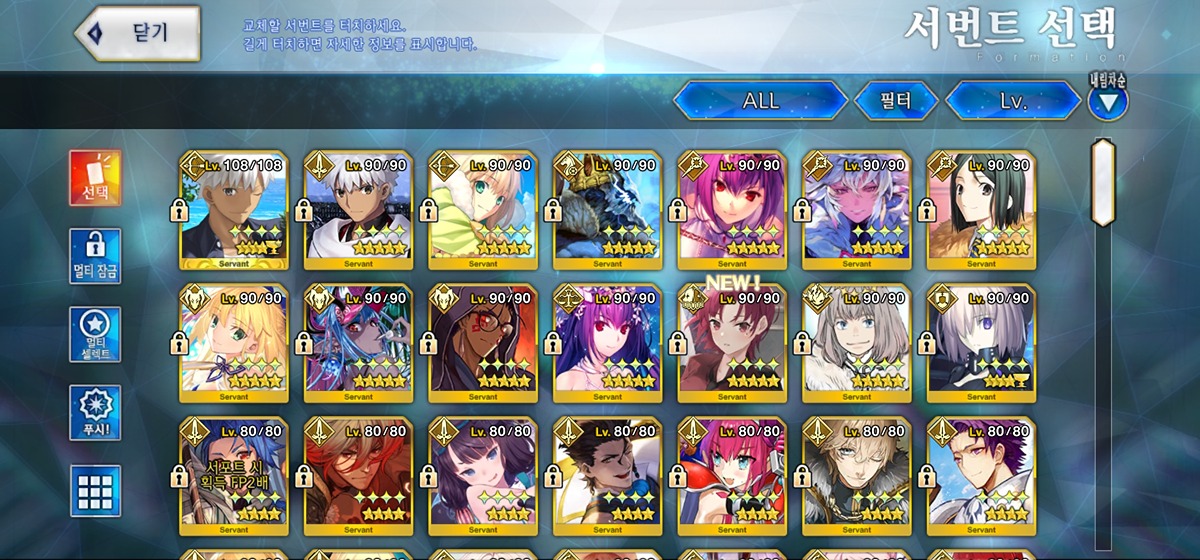The height and width of the screenshot is (560, 1200).
Task: Open the 필터 filter options
Action: (x=896, y=101)
